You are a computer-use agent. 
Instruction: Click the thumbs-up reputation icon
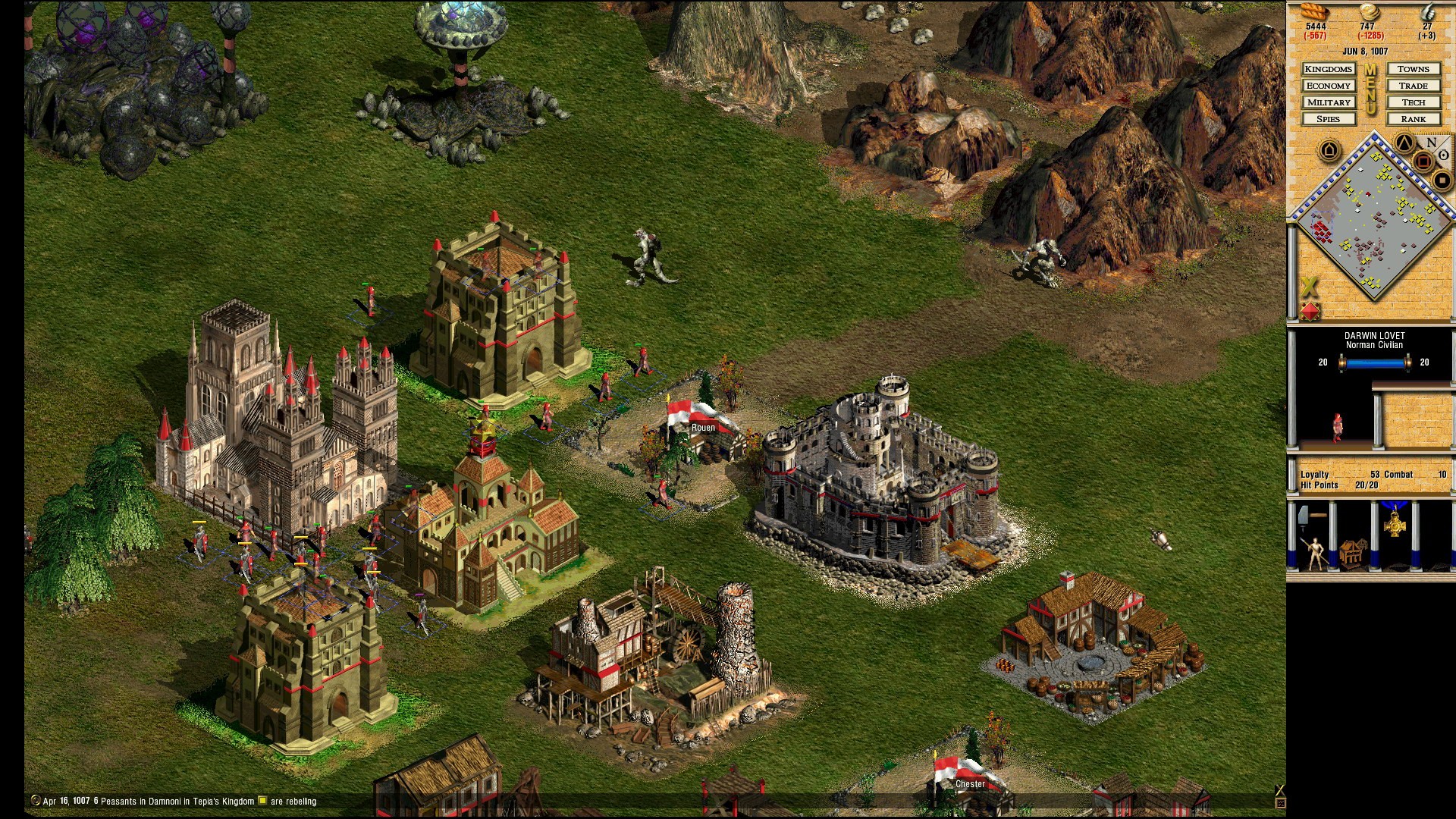point(1429,11)
